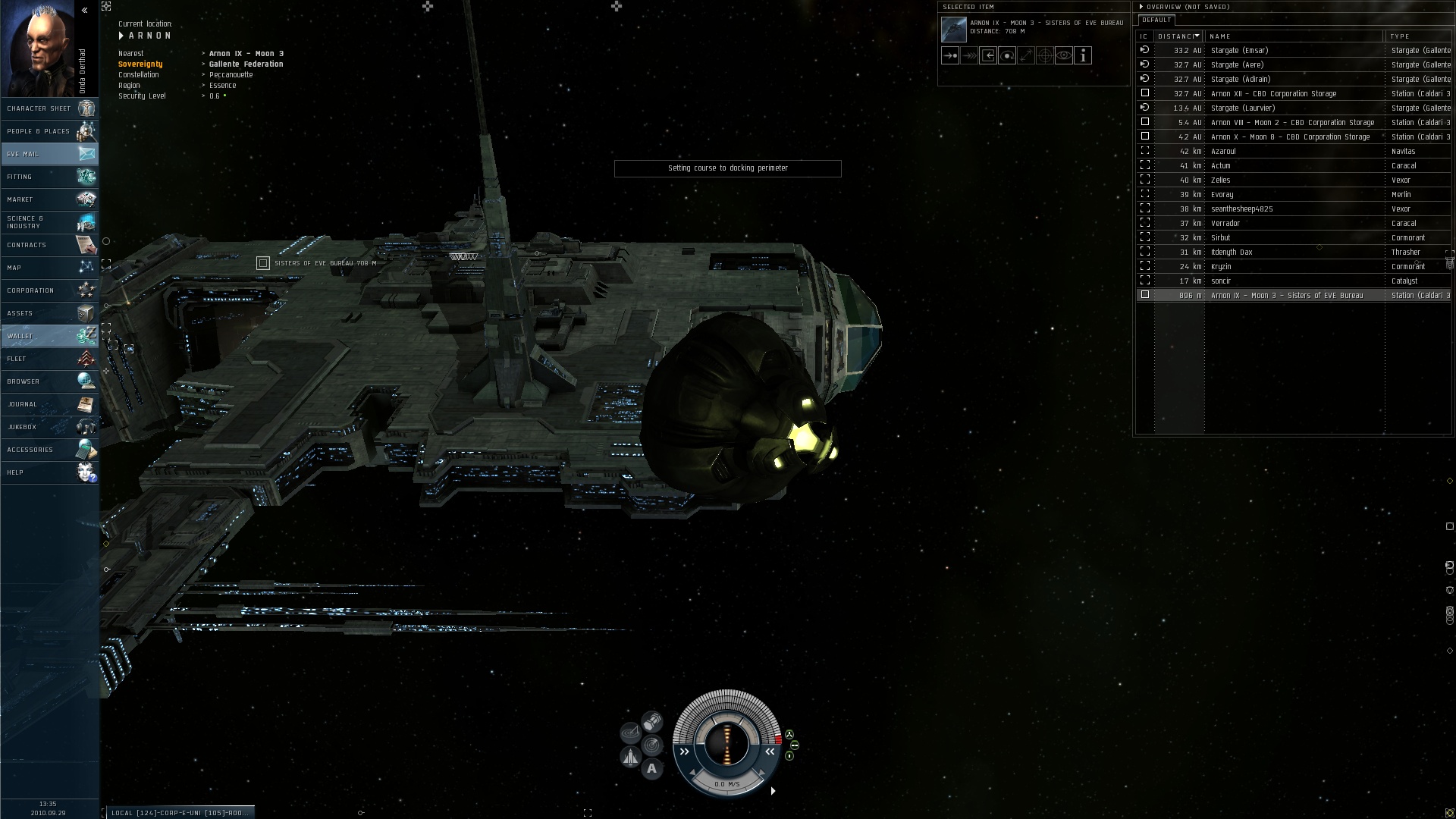The image size is (1456, 819).
Task: Show info on the selected item
Action: coord(1083,55)
